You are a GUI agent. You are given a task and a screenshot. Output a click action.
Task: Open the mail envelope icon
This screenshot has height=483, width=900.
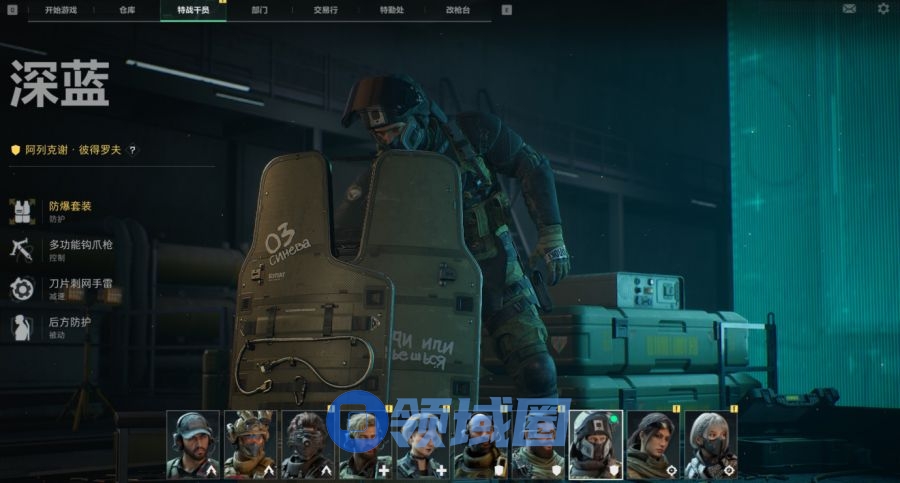pos(849,9)
